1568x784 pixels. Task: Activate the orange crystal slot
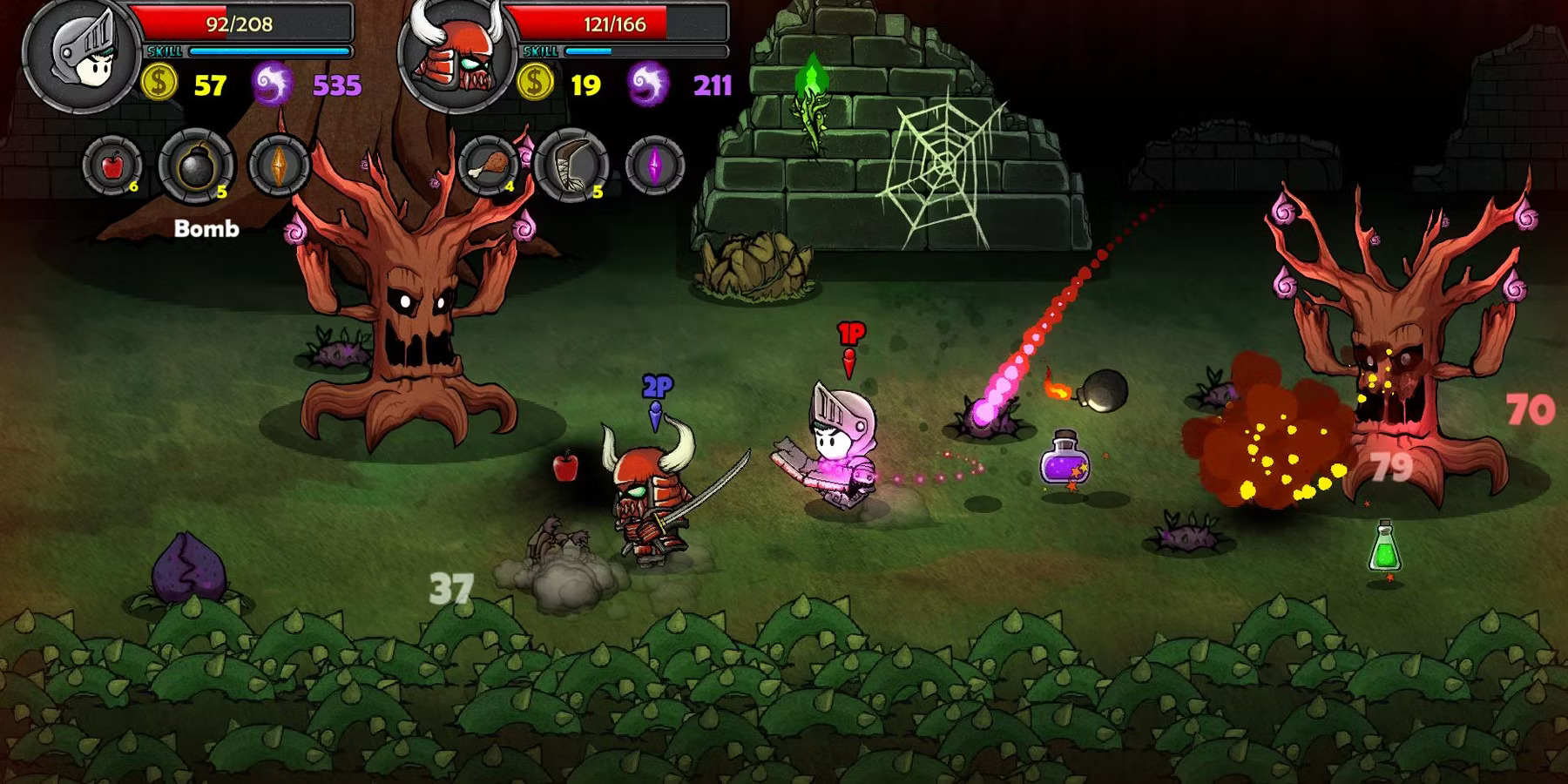pos(279,166)
